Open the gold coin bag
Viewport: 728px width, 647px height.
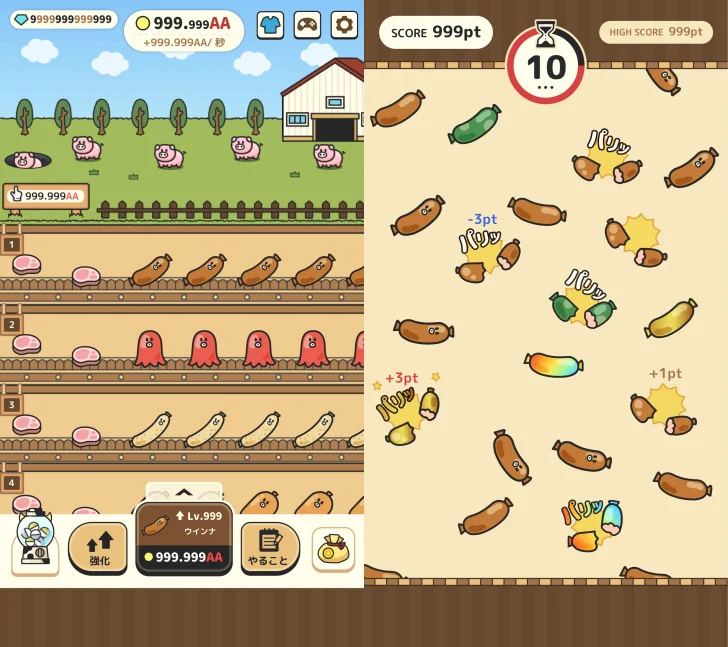coord(333,548)
